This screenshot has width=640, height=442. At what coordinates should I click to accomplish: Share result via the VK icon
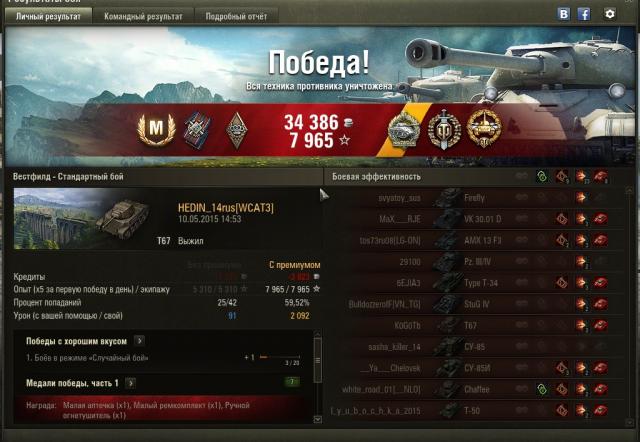coord(564,14)
